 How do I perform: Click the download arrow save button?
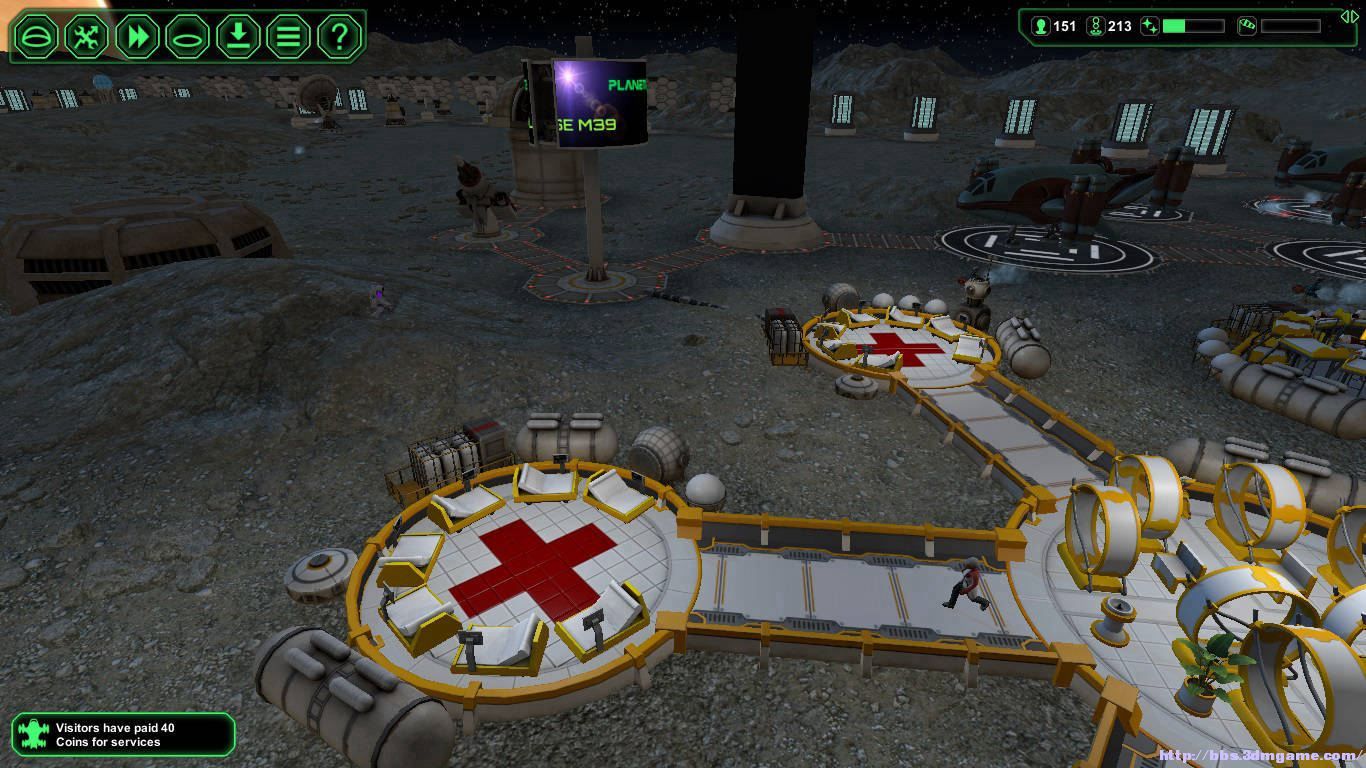point(238,37)
